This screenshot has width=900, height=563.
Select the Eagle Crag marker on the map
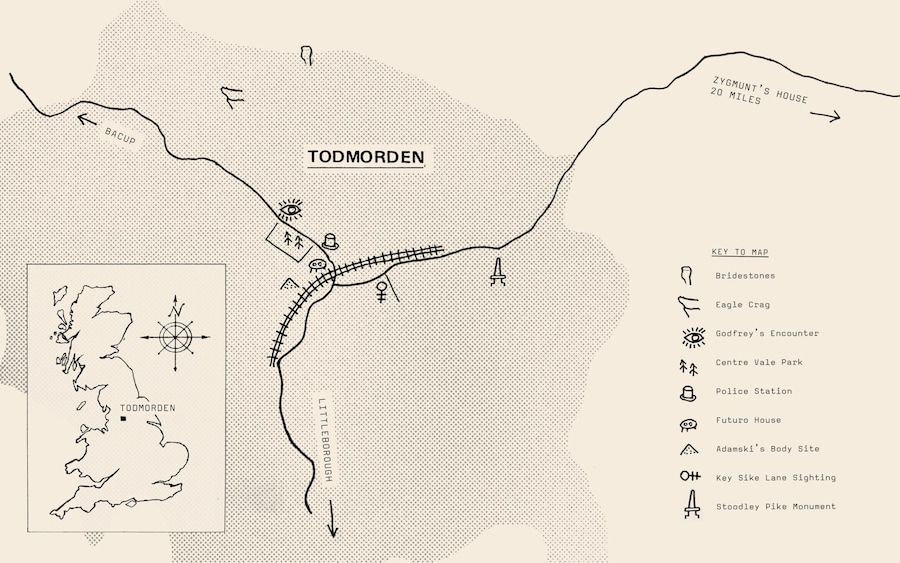click(233, 96)
